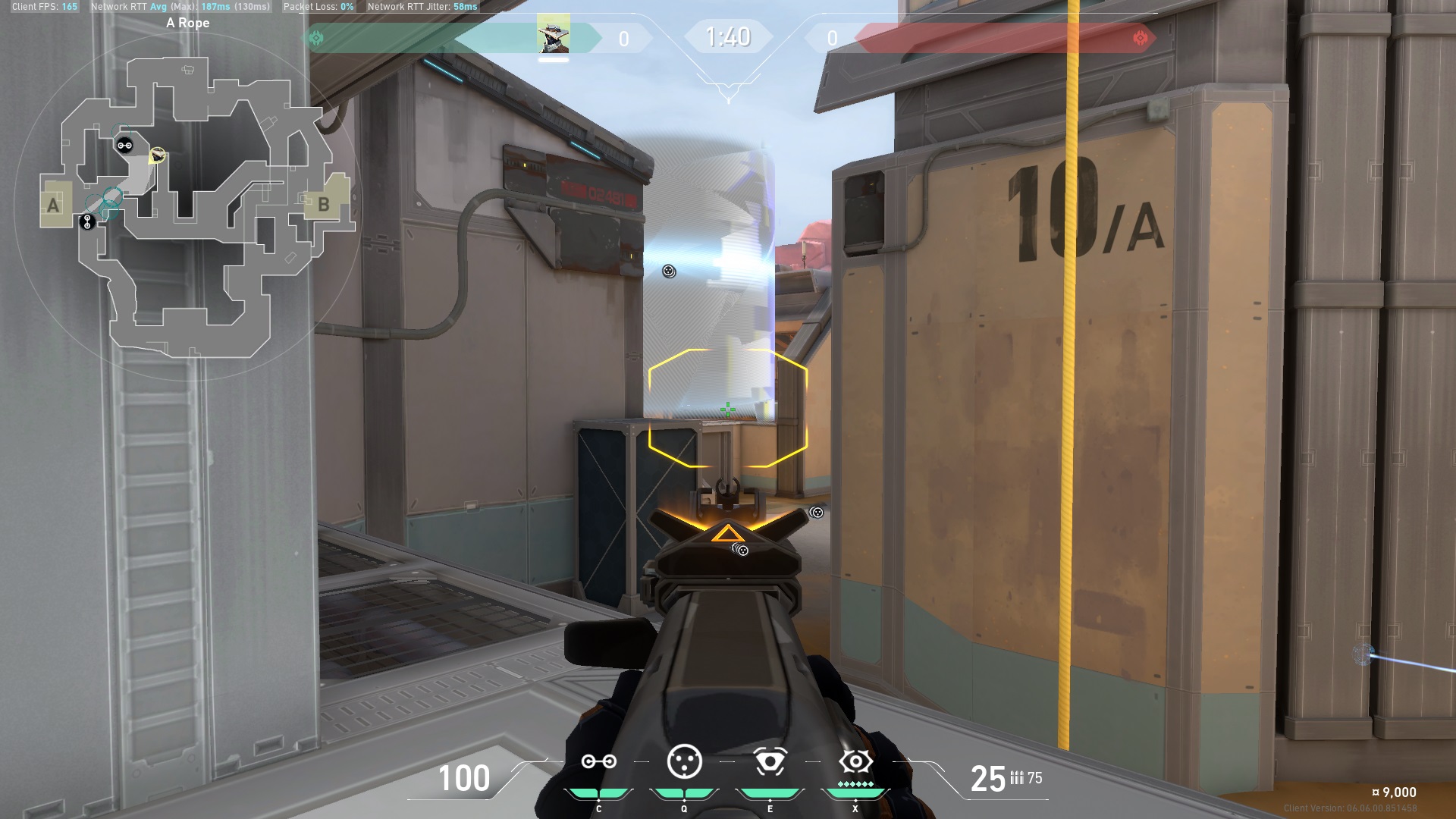Screen dimensions: 1456x819
Task: Click the Client Version text at bottom right
Action: (1351, 808)
